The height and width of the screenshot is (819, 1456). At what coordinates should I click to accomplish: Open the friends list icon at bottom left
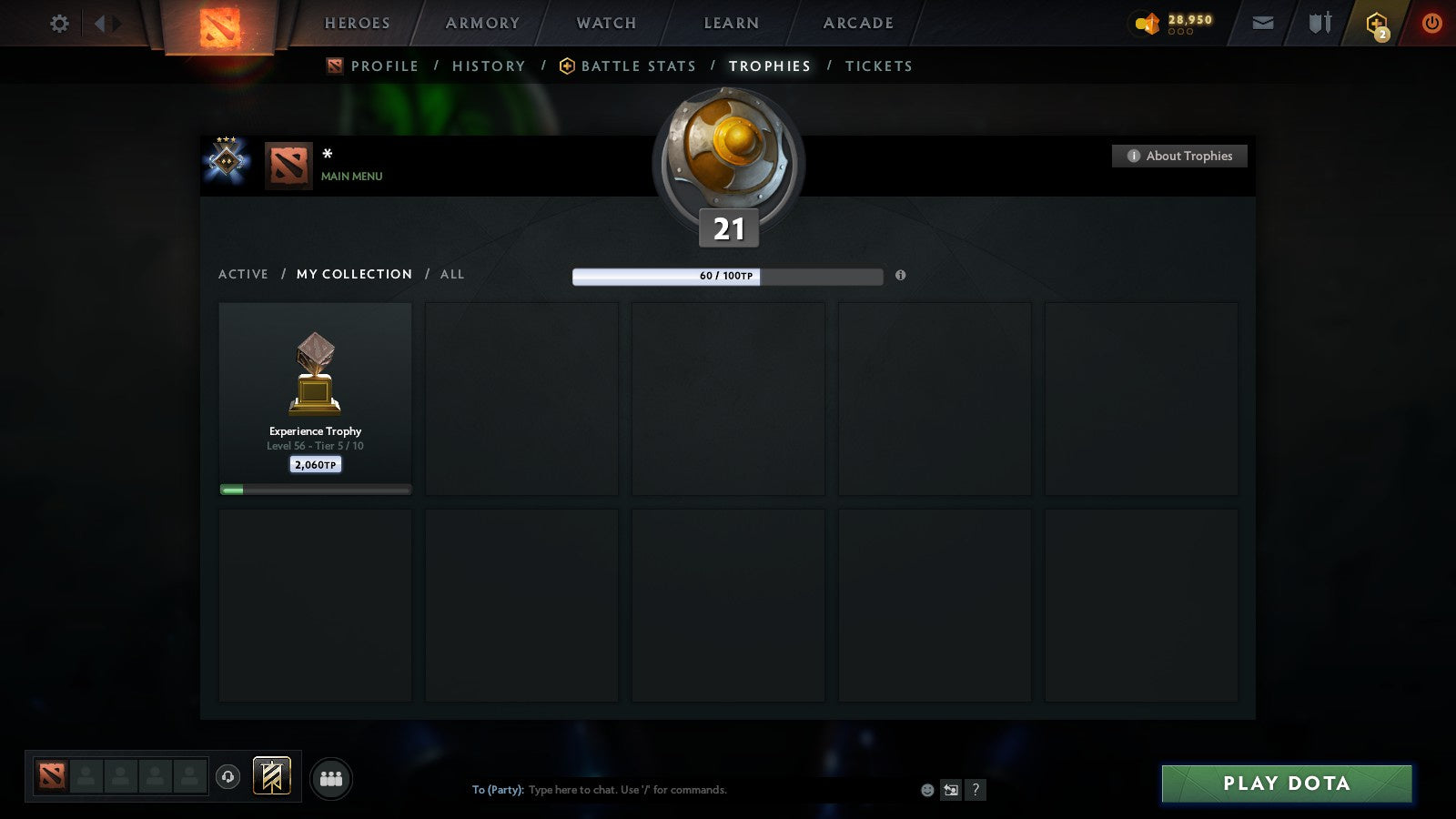pos(331,778)
